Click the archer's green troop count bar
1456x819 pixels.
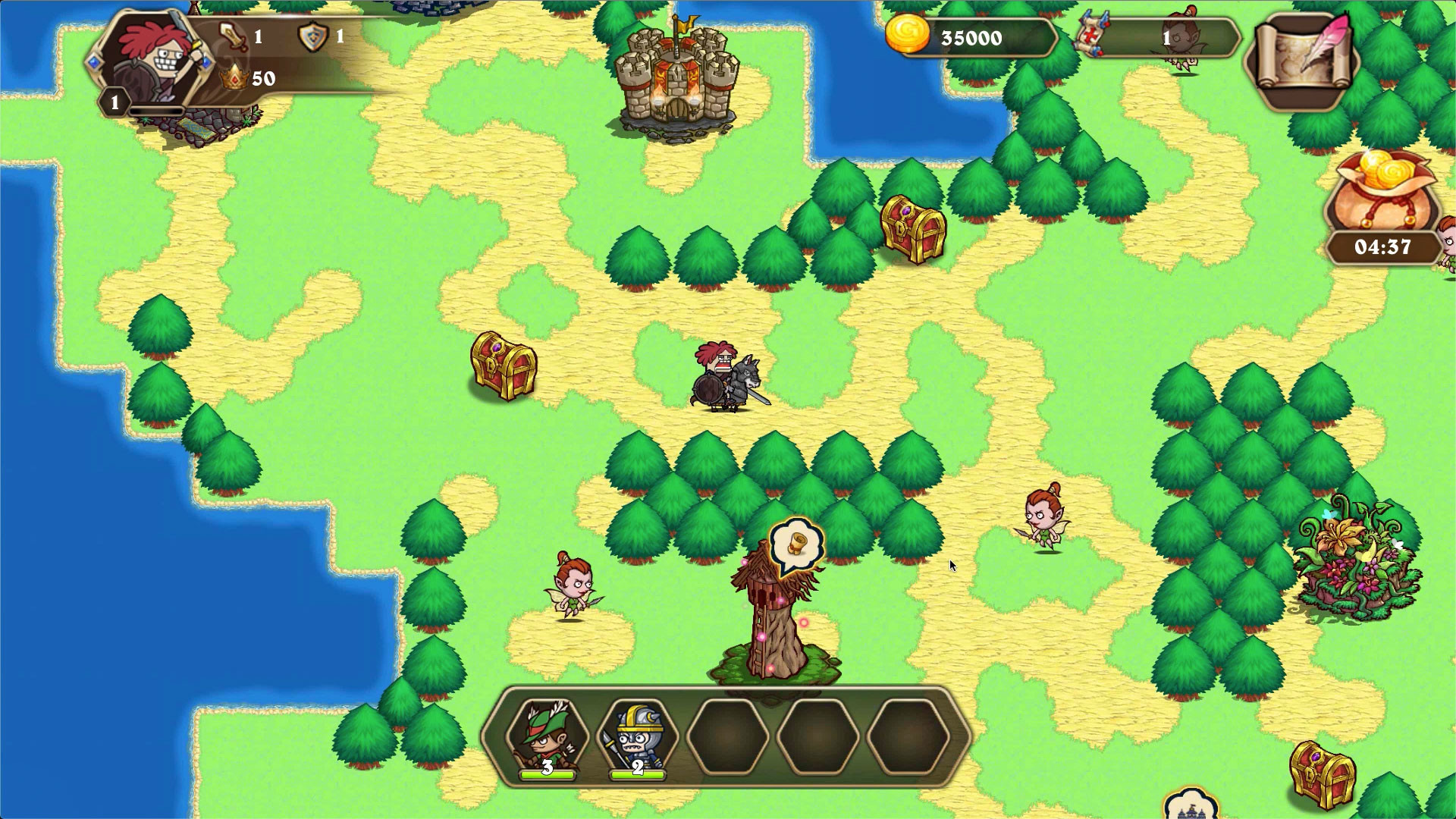(548, 775)
